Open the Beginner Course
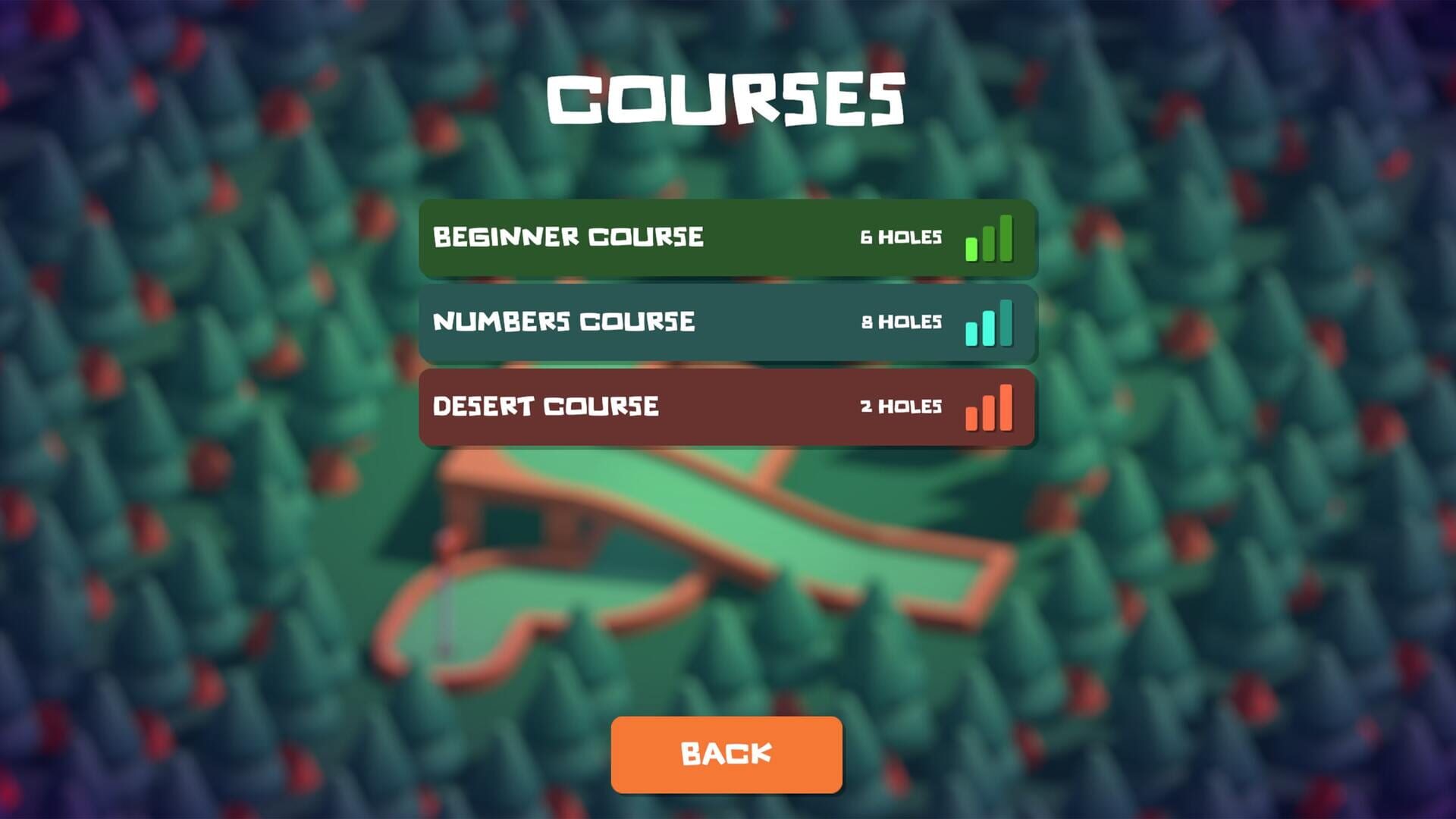The width and height of the screenshot is (1456, 819). (726, 238)
